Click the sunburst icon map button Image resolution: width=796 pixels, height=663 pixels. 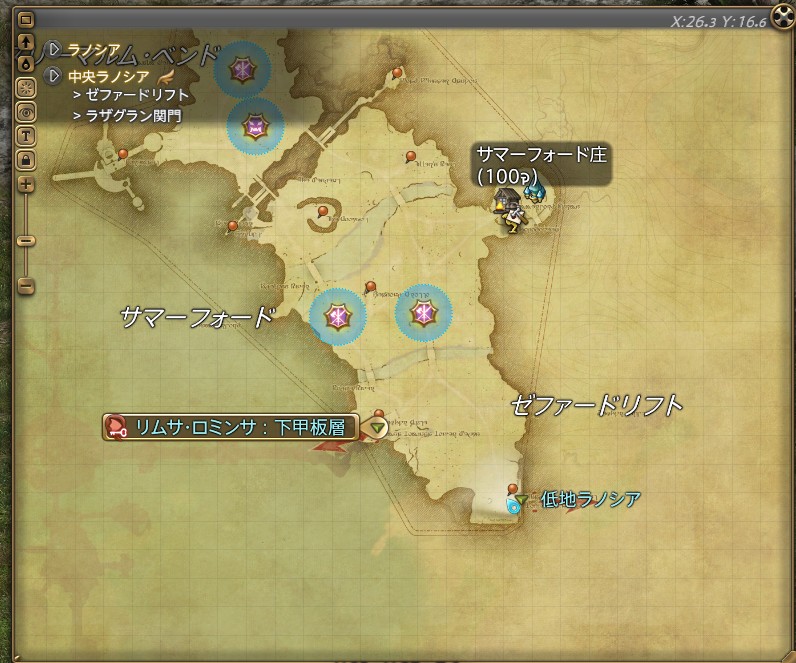[x=26, y=87]
